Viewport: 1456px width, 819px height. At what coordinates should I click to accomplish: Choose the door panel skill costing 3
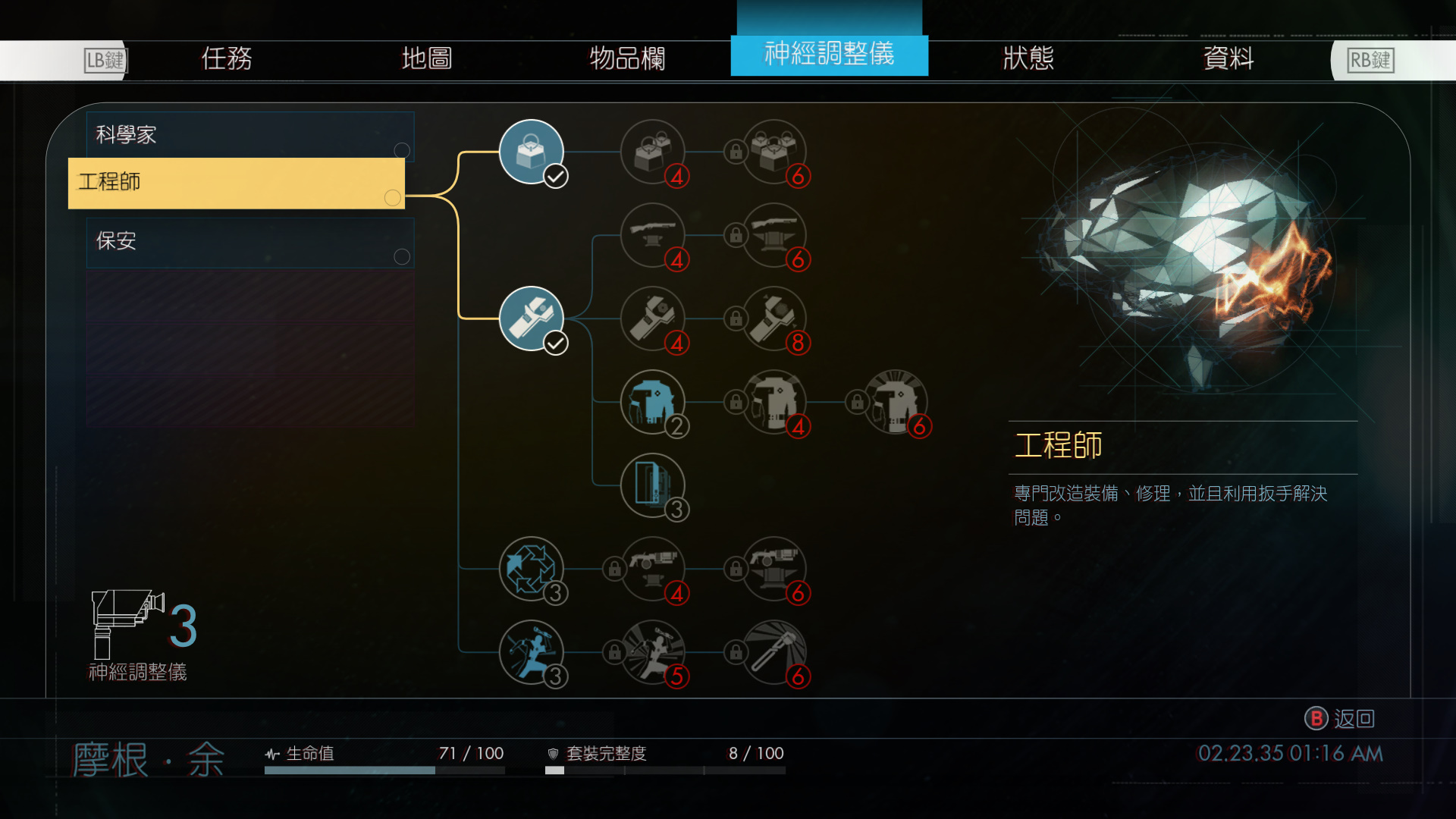point(652,485)
